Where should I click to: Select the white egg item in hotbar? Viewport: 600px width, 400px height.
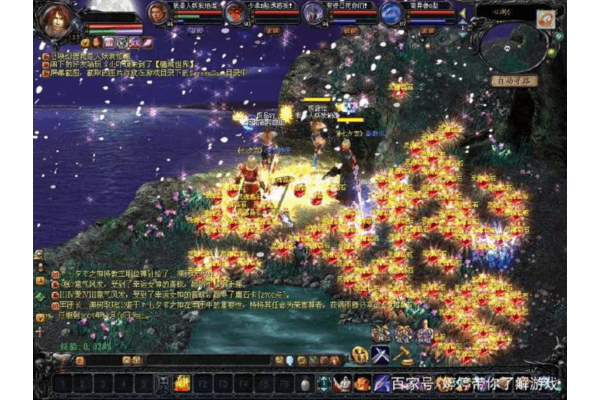coord(305,383)
